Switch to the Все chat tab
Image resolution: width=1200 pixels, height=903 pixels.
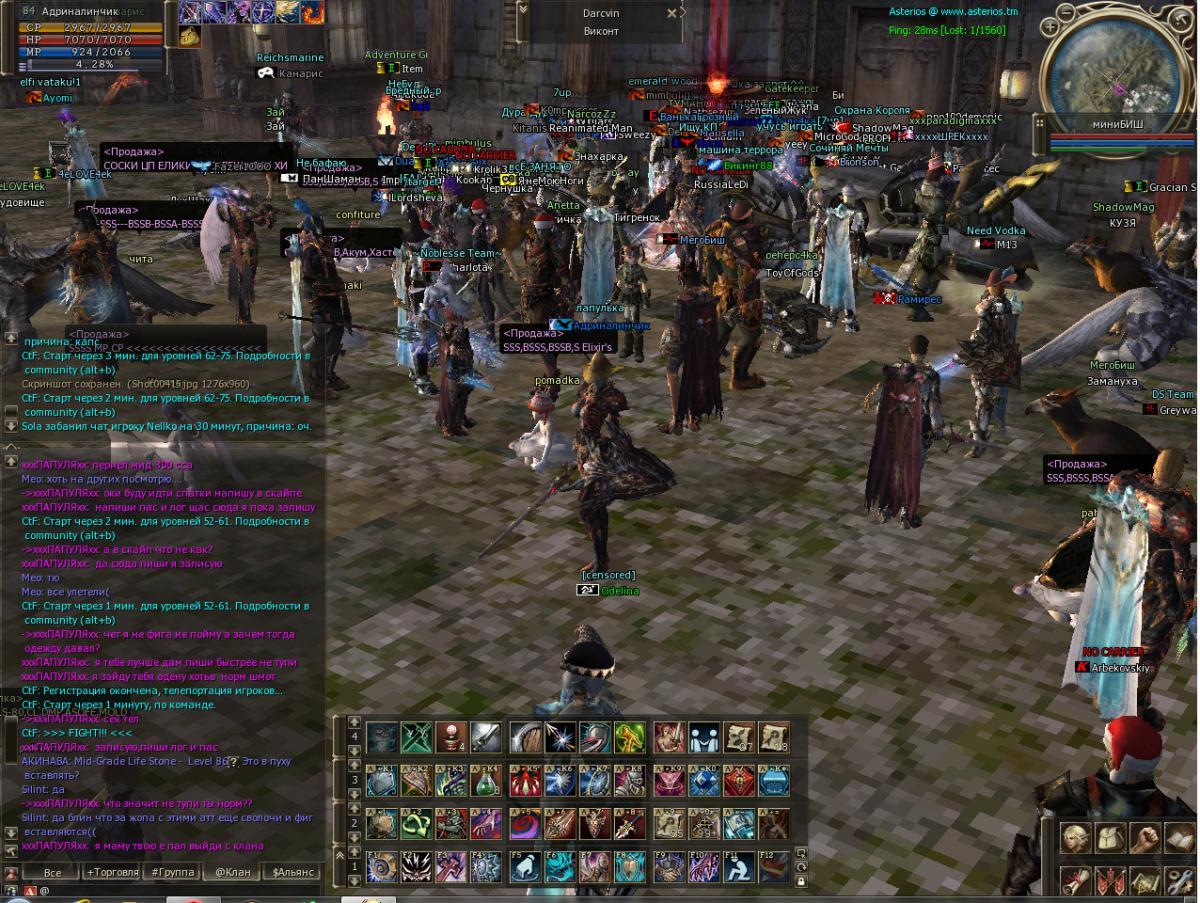click(x=53, y=873)
